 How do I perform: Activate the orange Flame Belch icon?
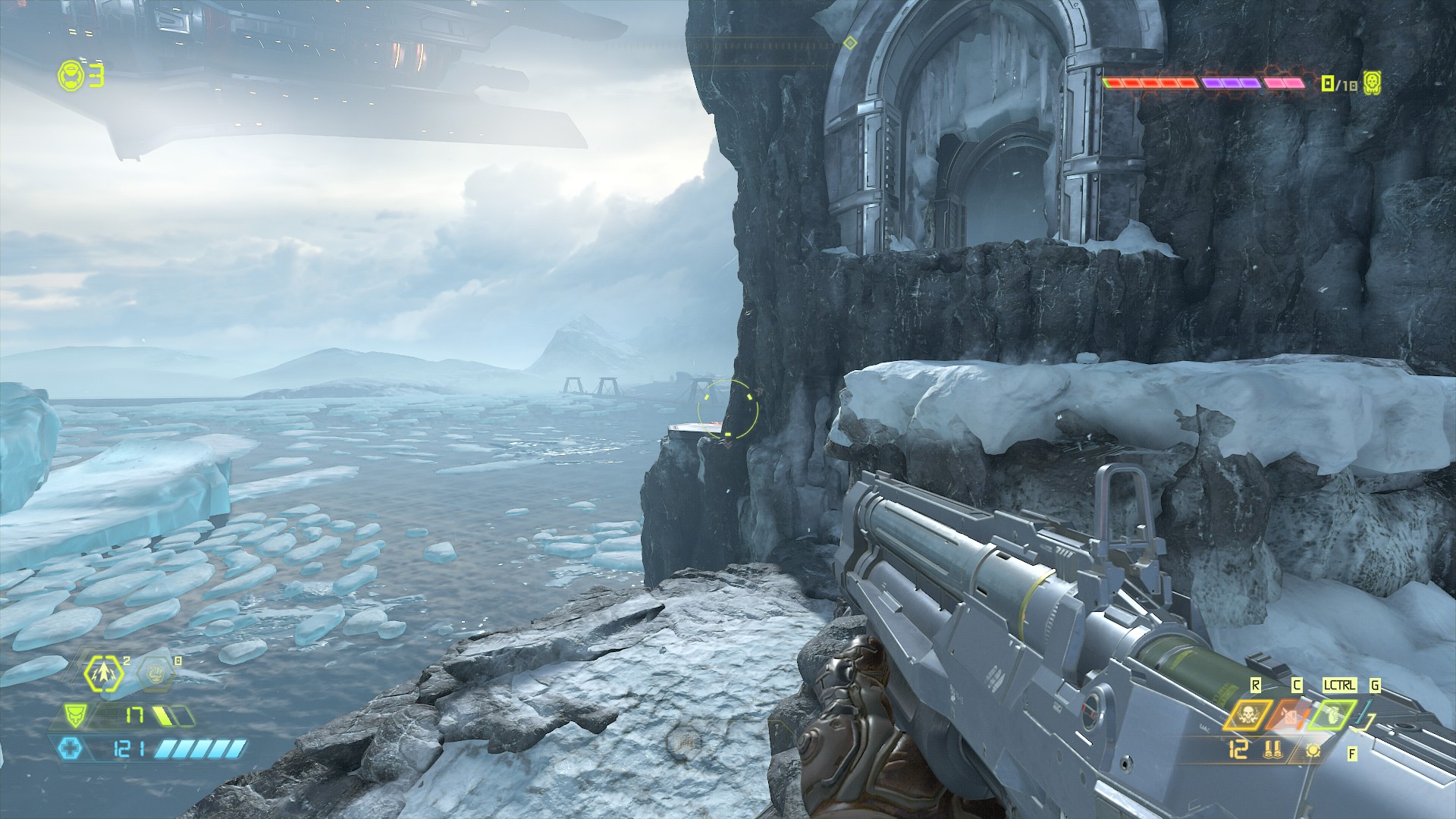pos(1290,715)
